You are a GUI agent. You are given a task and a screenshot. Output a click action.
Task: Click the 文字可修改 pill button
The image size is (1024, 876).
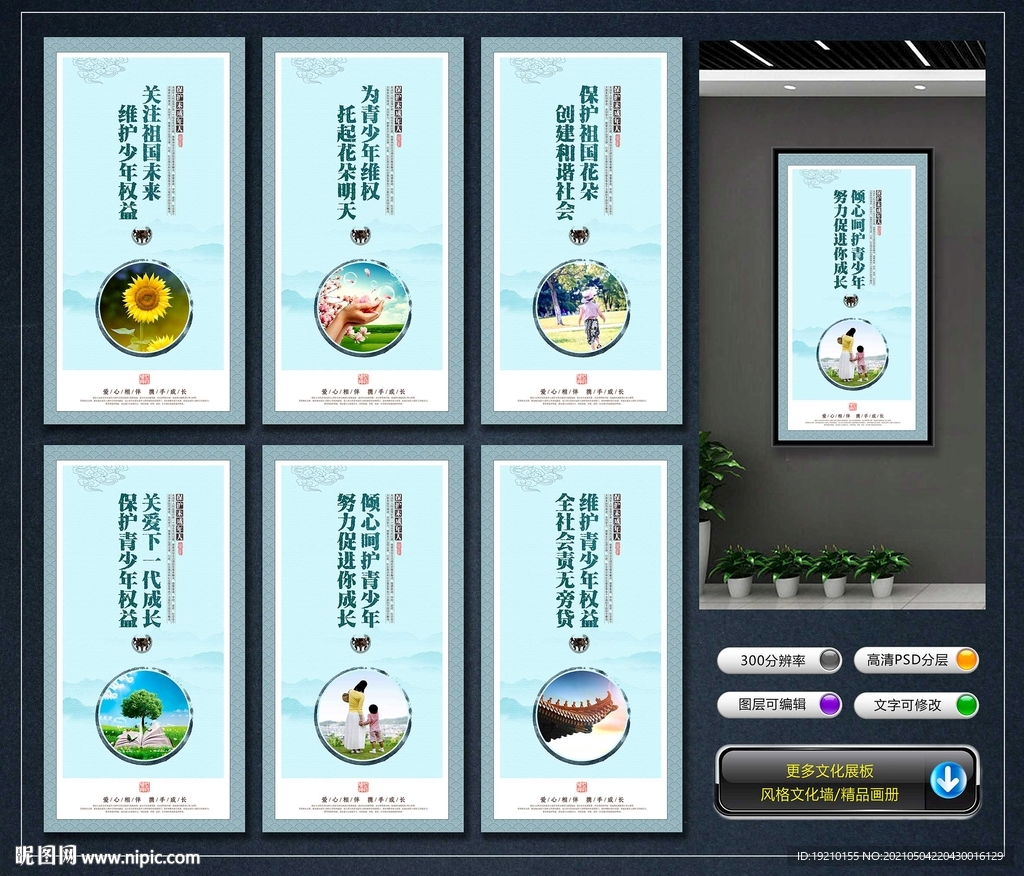915,704
